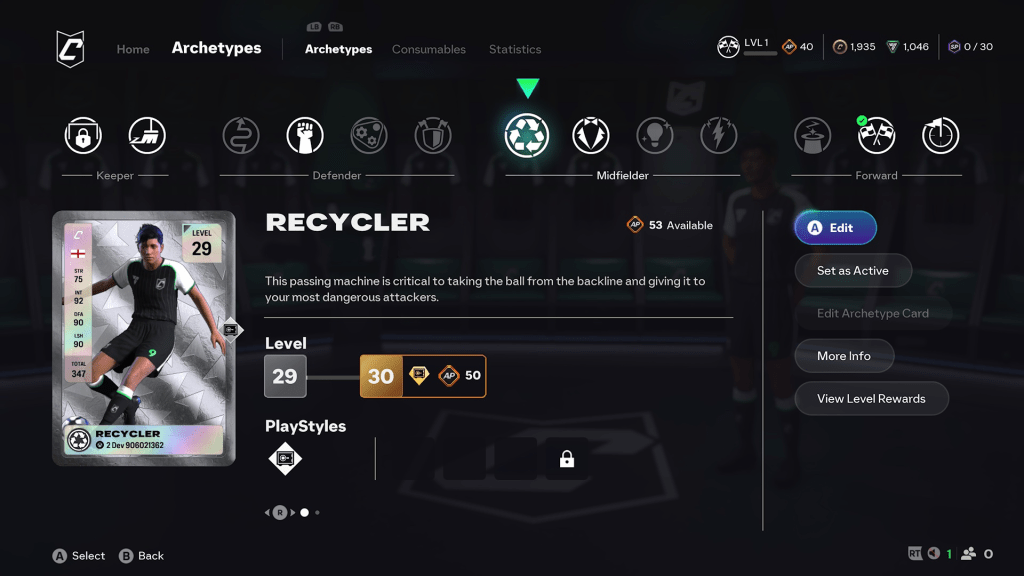
Task: Pick the winding path Defender archetype
Action: pos(241,135)
